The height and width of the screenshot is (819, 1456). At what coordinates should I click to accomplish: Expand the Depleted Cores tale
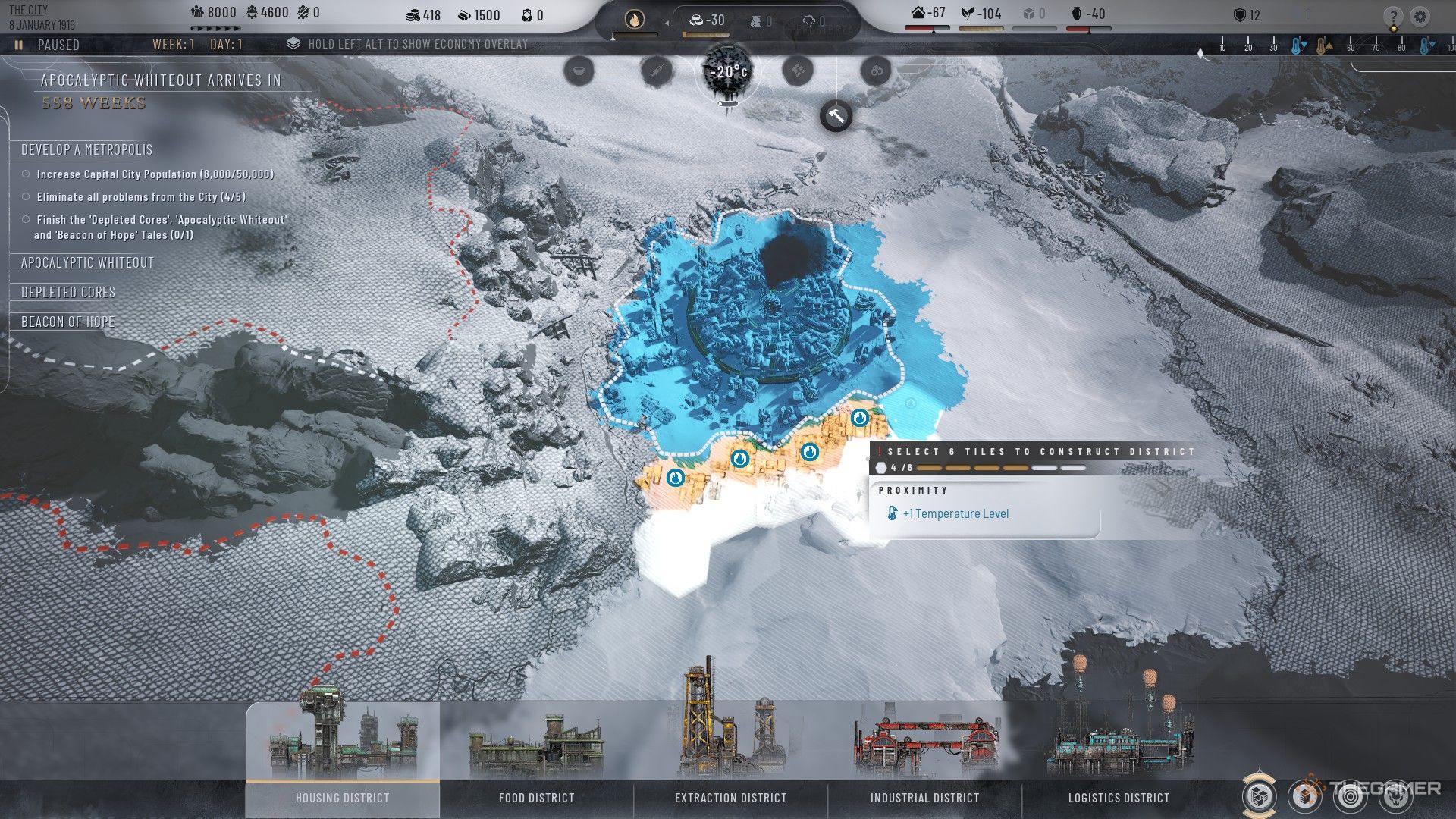click(68, 293)
